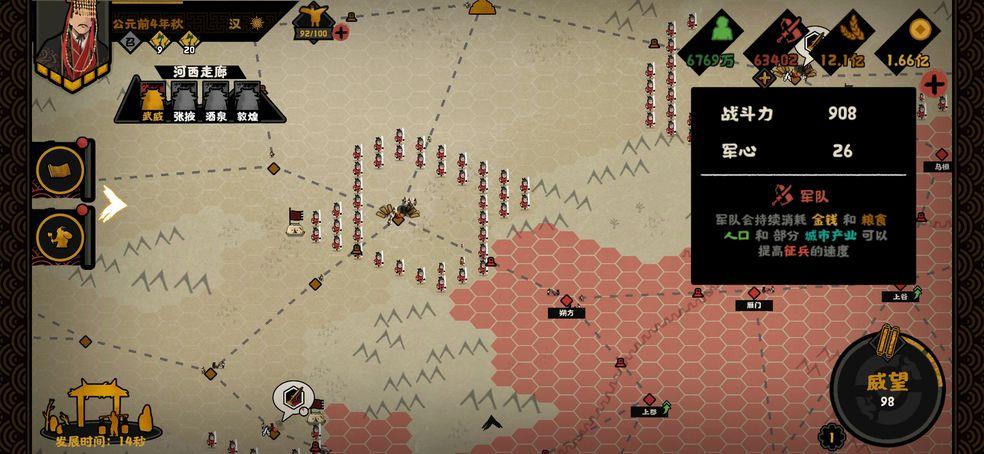This screenshot has width=984, height=454.
Task: Open the 威望 prestige dial
Action: pyautogui.click(x=887, y=387)
